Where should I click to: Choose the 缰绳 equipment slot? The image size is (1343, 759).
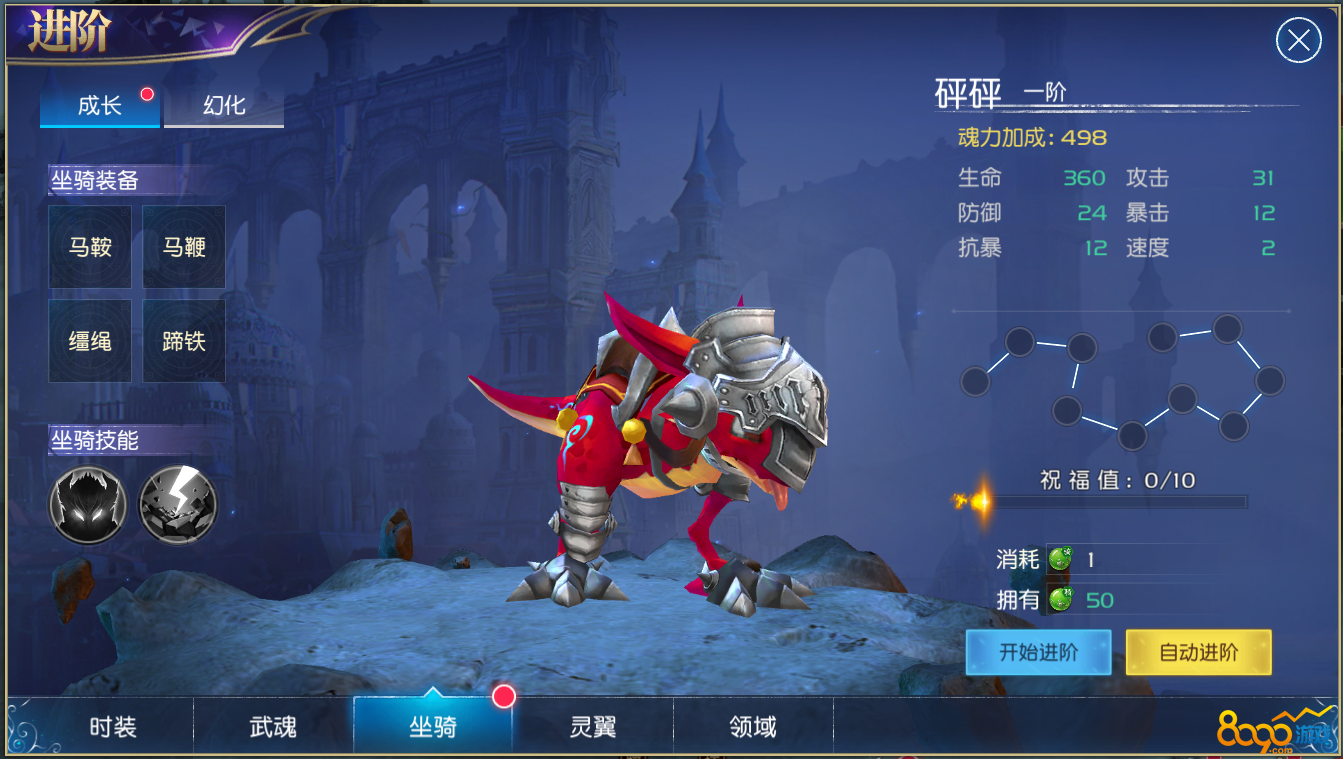pos(90,341)
